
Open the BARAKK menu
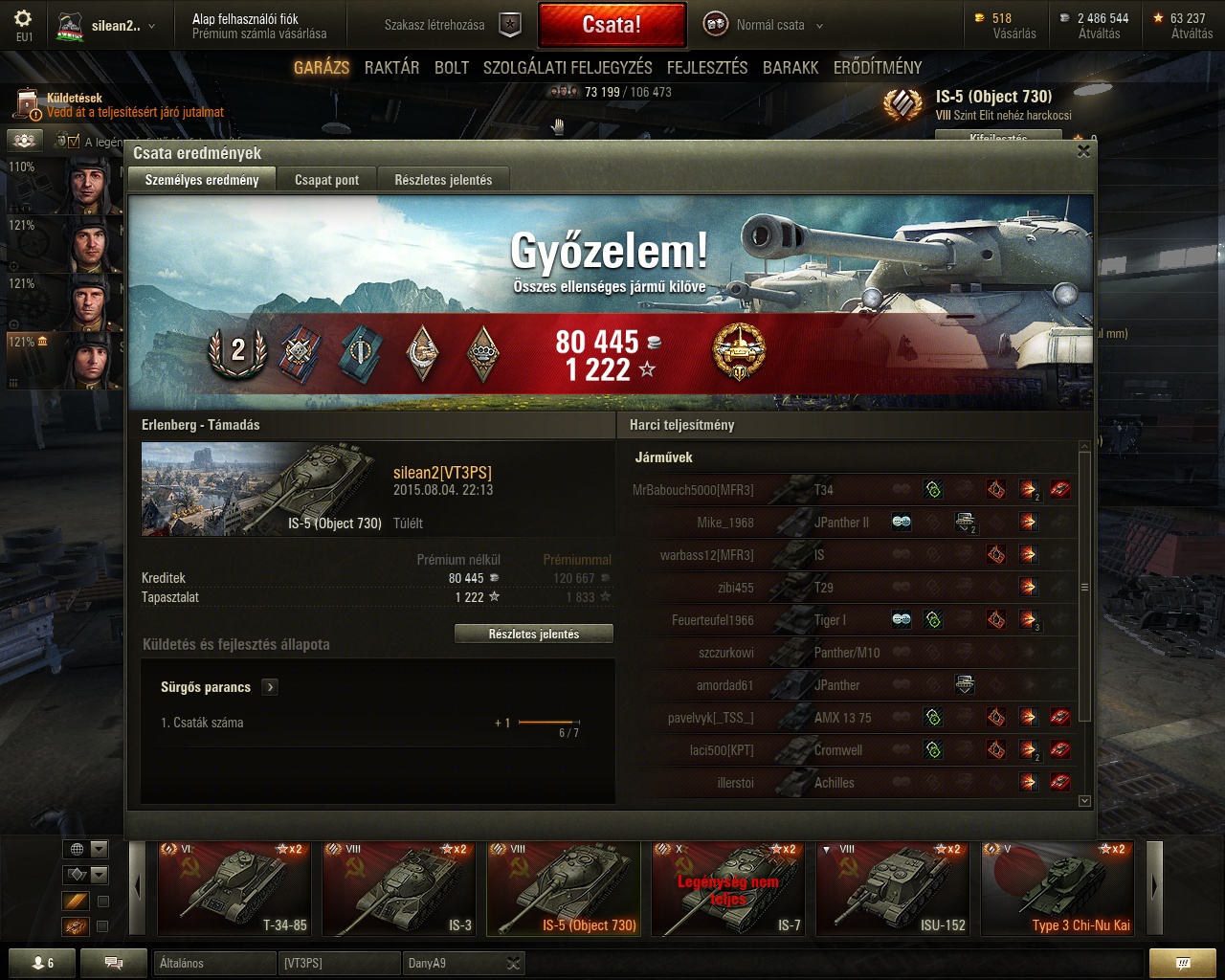click(x=791, y=67)
